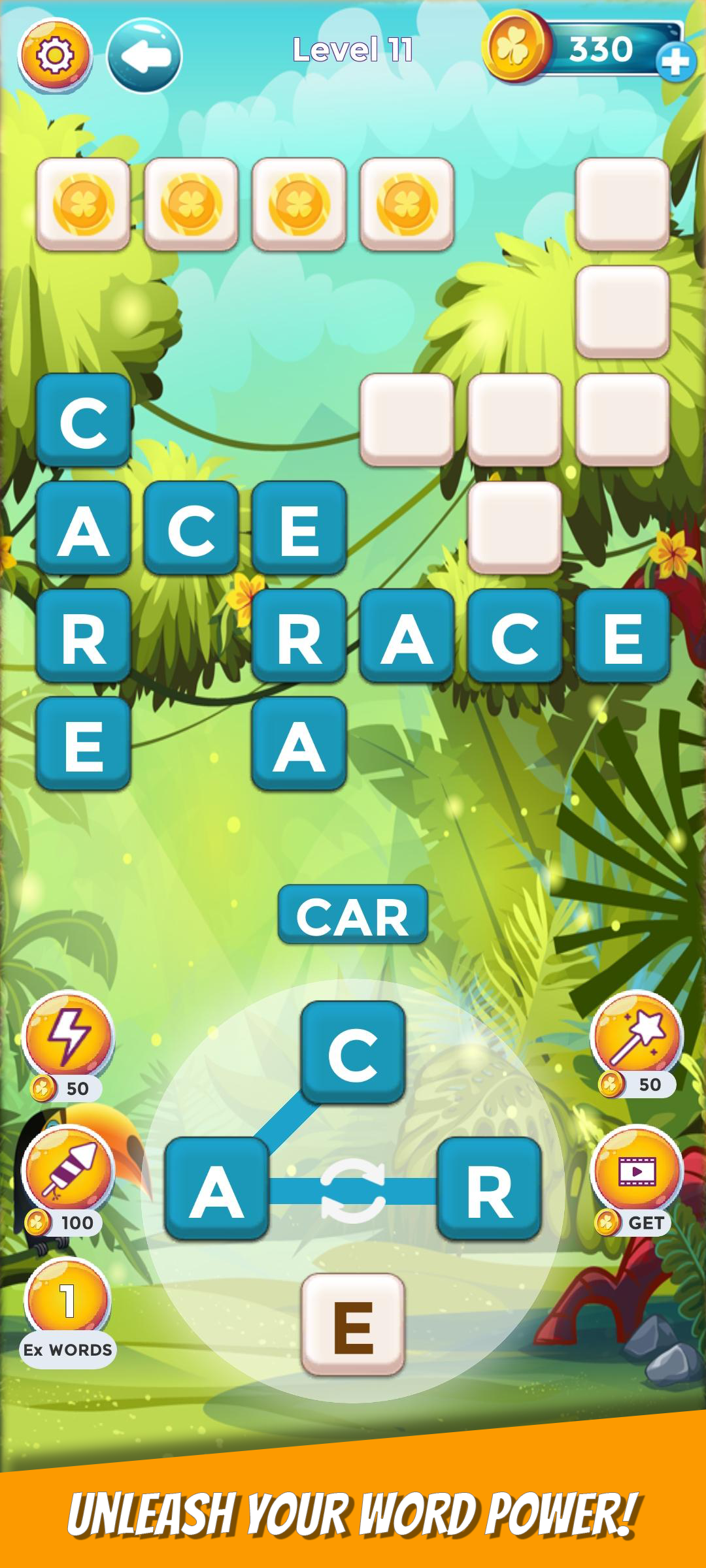Activate the rocket booster for 100 coins

pyautogui.click(x=68, y=1171)
